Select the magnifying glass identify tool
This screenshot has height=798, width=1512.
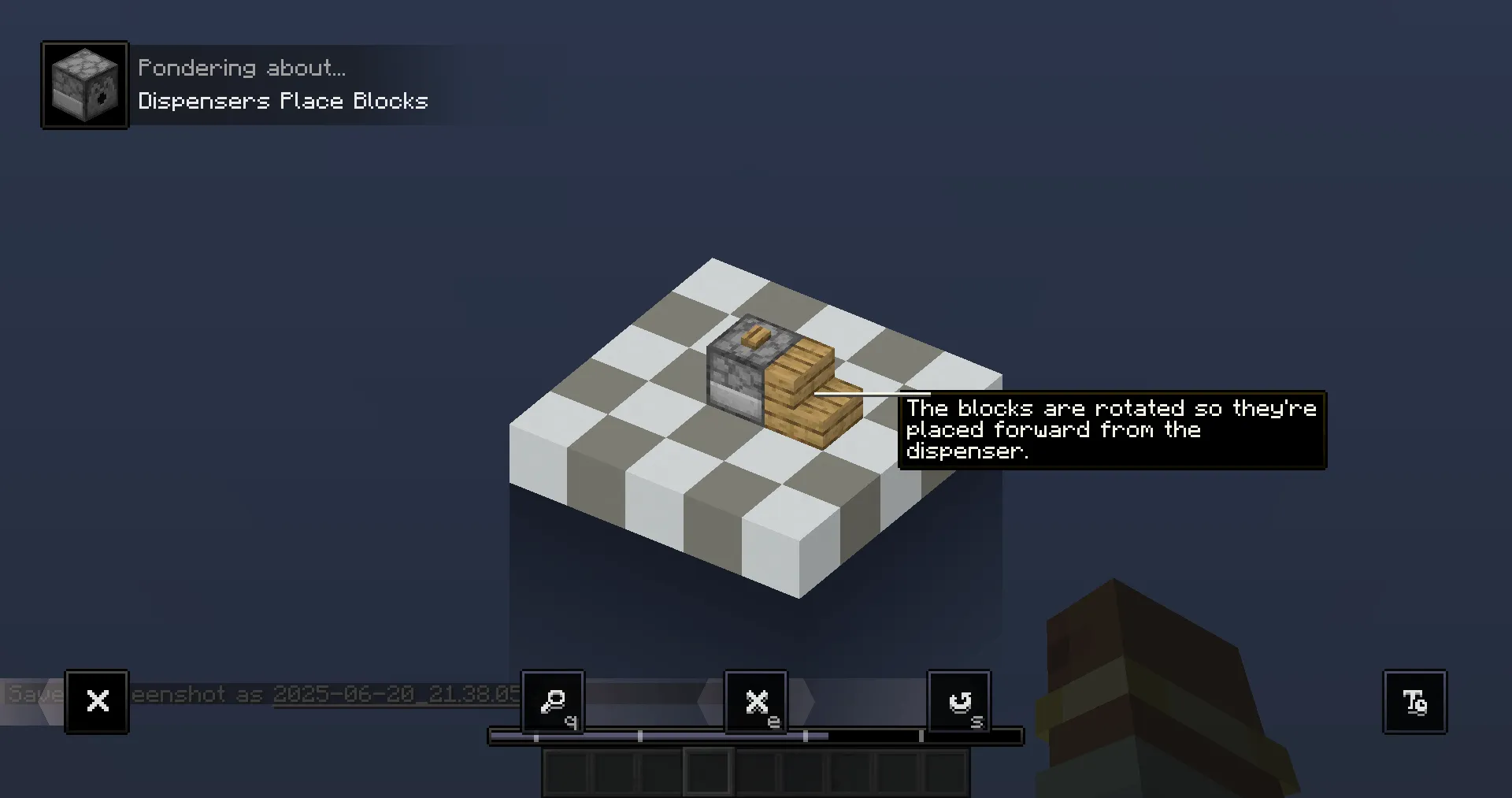coord(552,702)
